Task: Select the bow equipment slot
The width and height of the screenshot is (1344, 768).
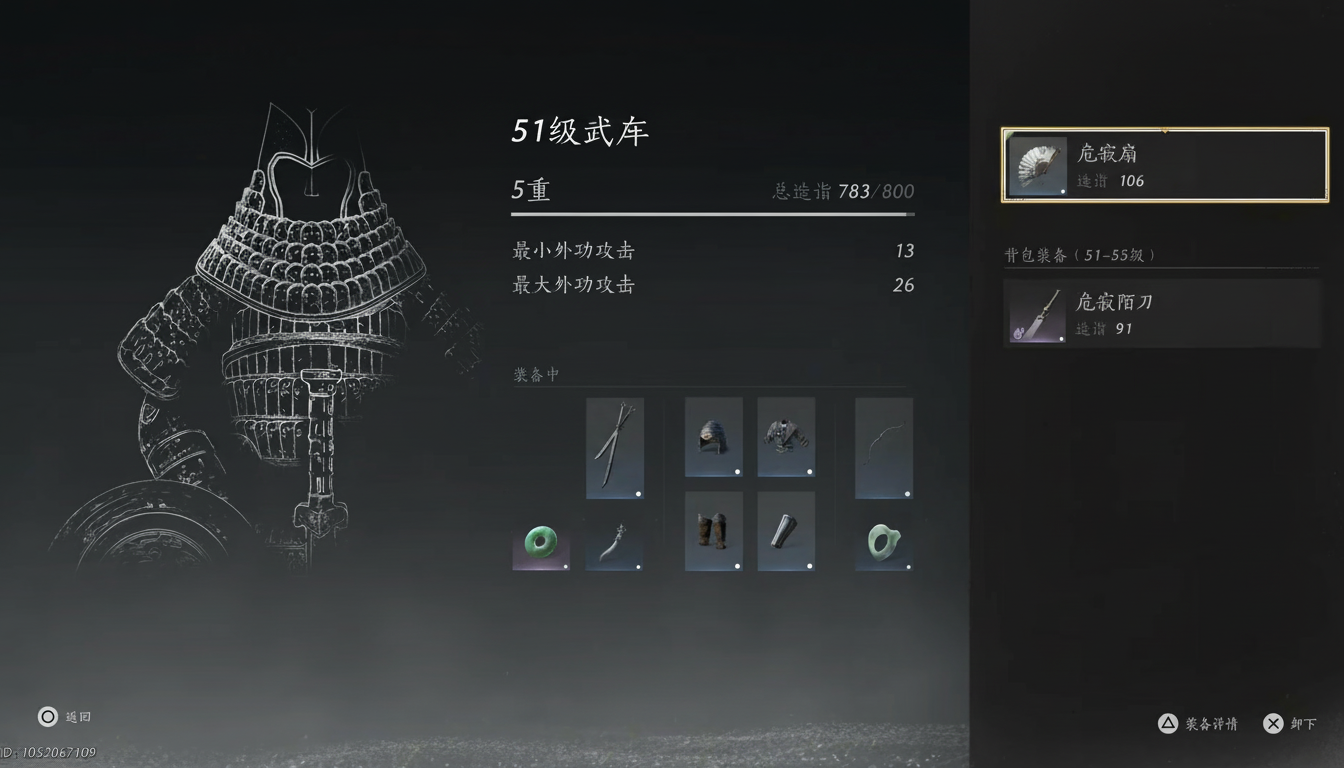Action: coord(883,448)
